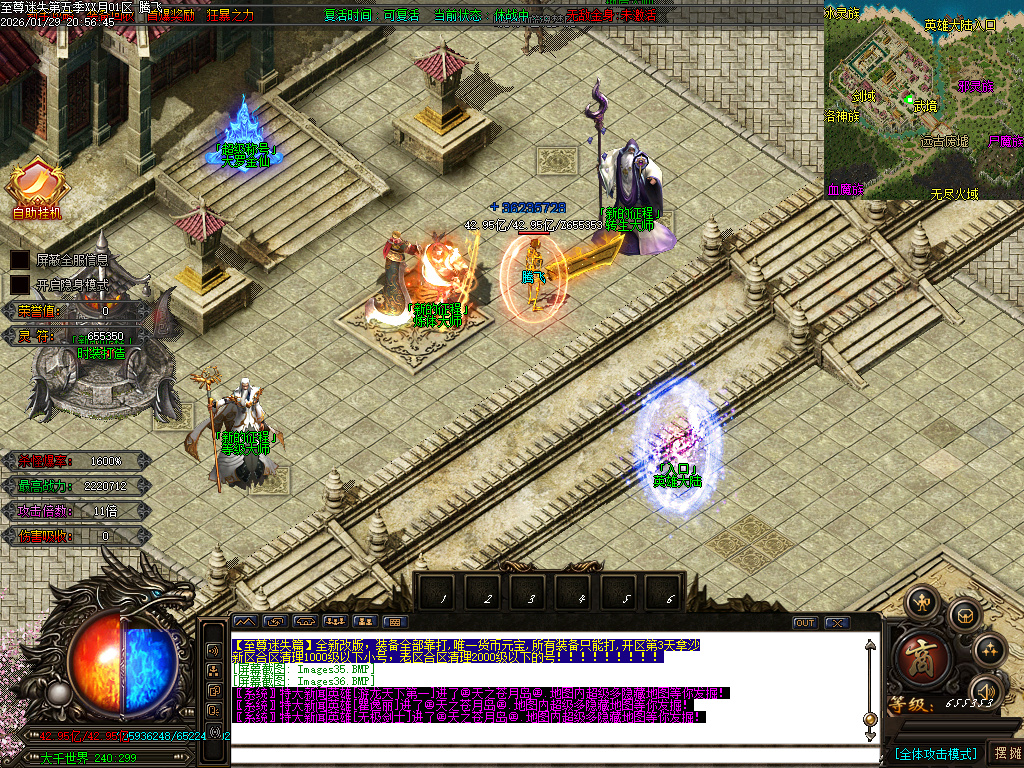Select the first chat channel tab
Screen dimensions: 1024x768
coord(246,622)
